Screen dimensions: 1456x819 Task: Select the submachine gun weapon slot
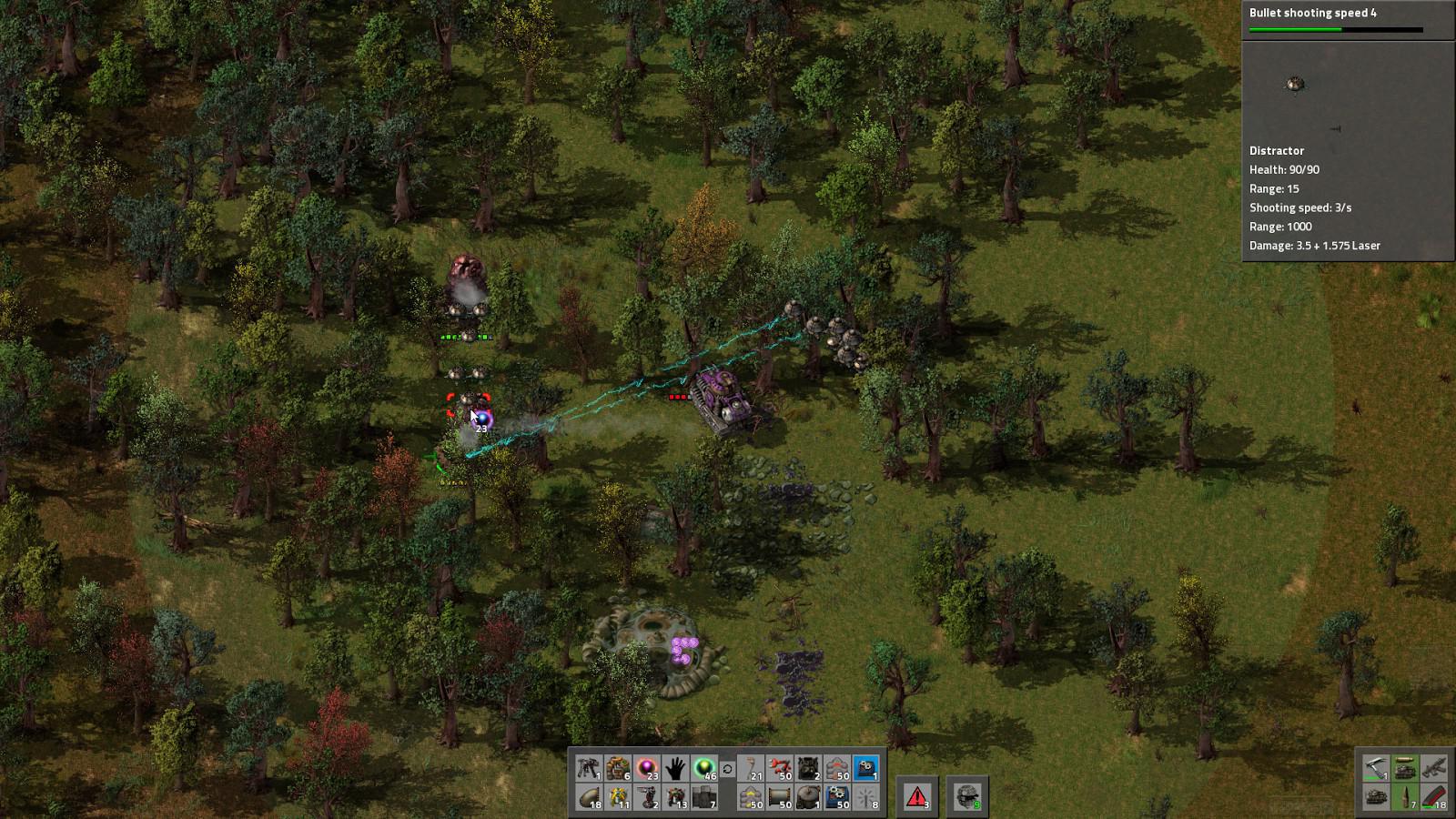tap(1434, 769)
